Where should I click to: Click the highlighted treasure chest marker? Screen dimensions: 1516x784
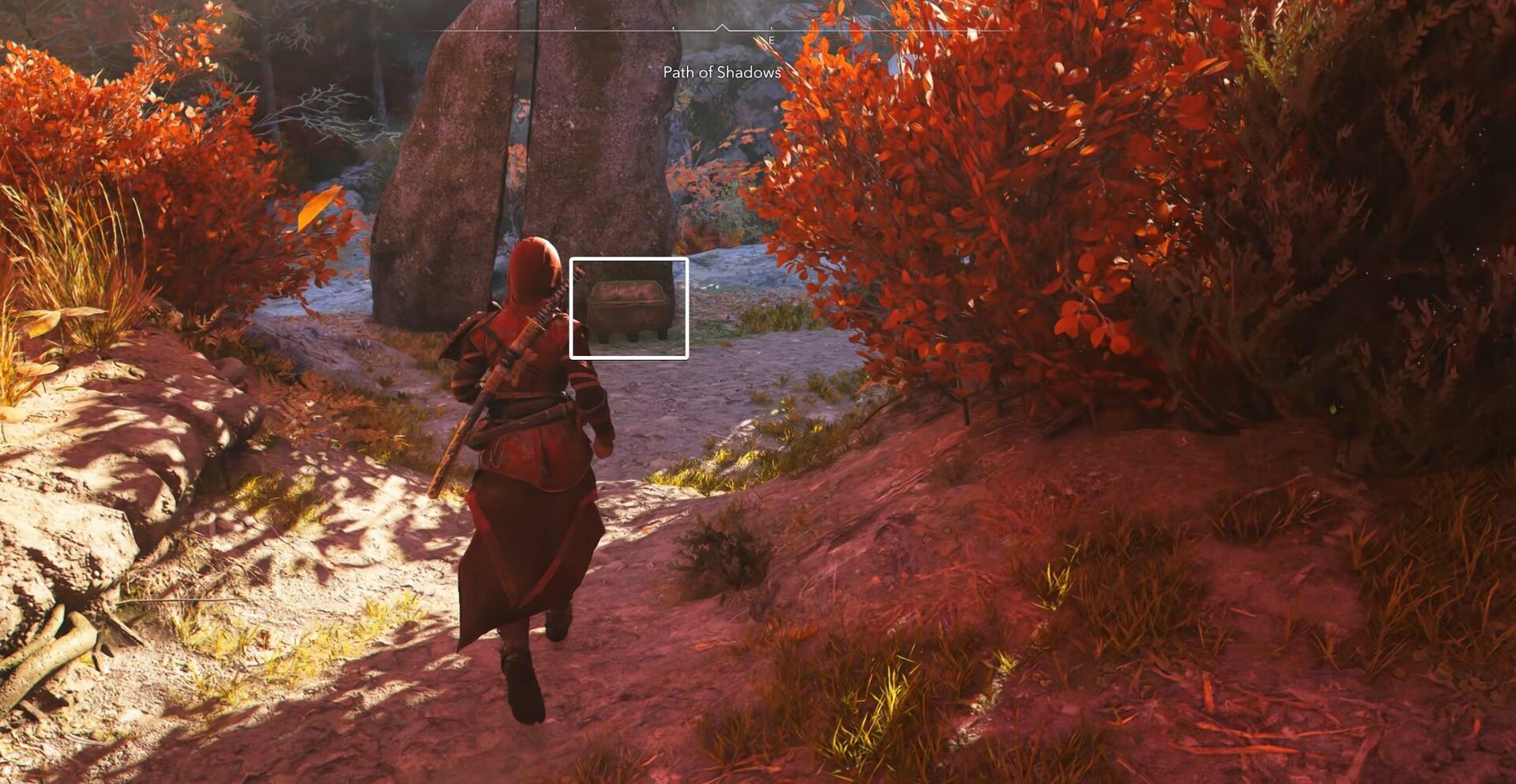click(x=630, y=306)
